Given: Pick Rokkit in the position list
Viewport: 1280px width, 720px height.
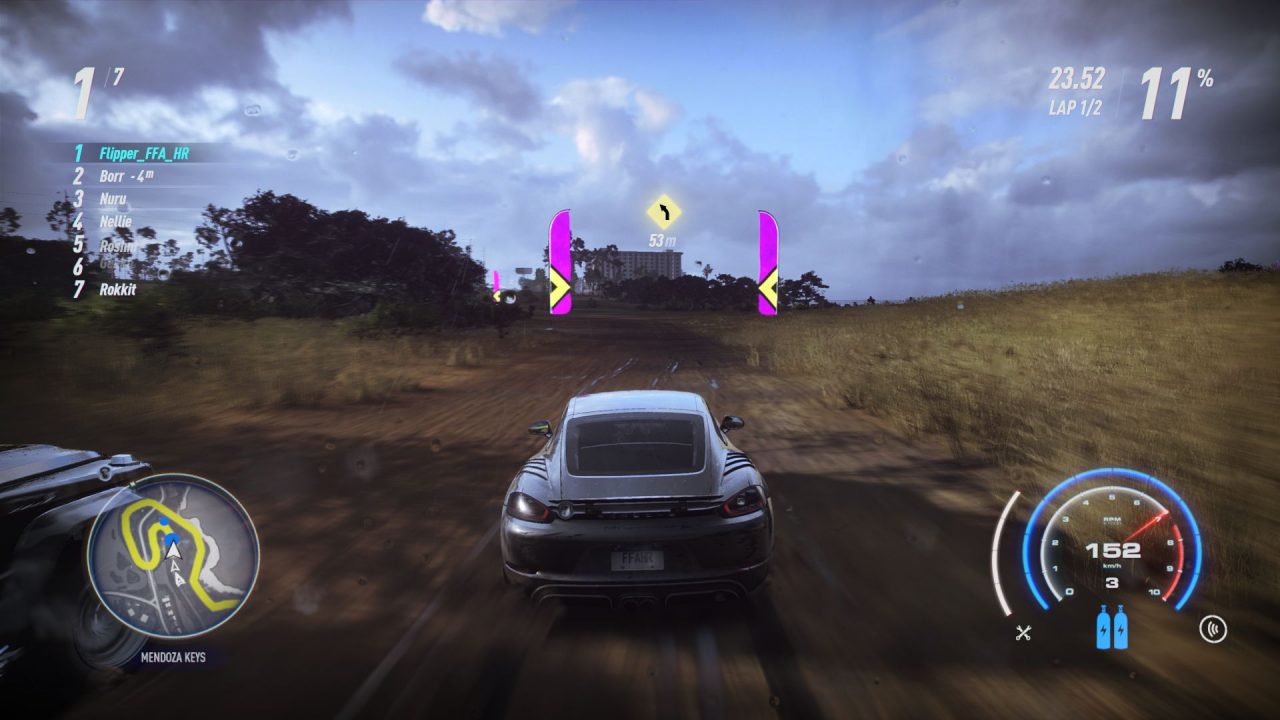Looking at the screenshot, I should point(117,289).
